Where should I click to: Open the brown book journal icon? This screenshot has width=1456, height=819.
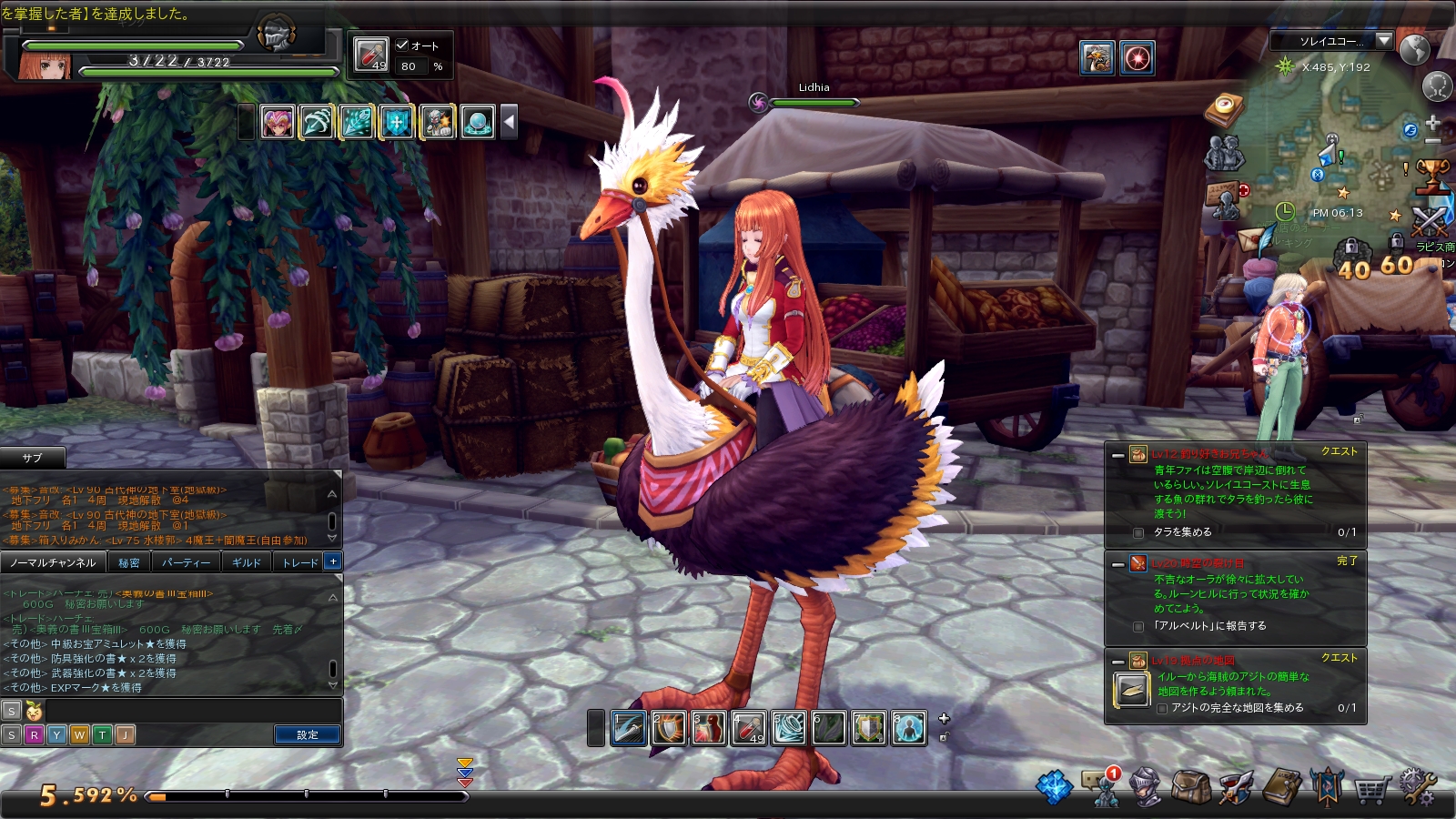(x=1282, y=787)
